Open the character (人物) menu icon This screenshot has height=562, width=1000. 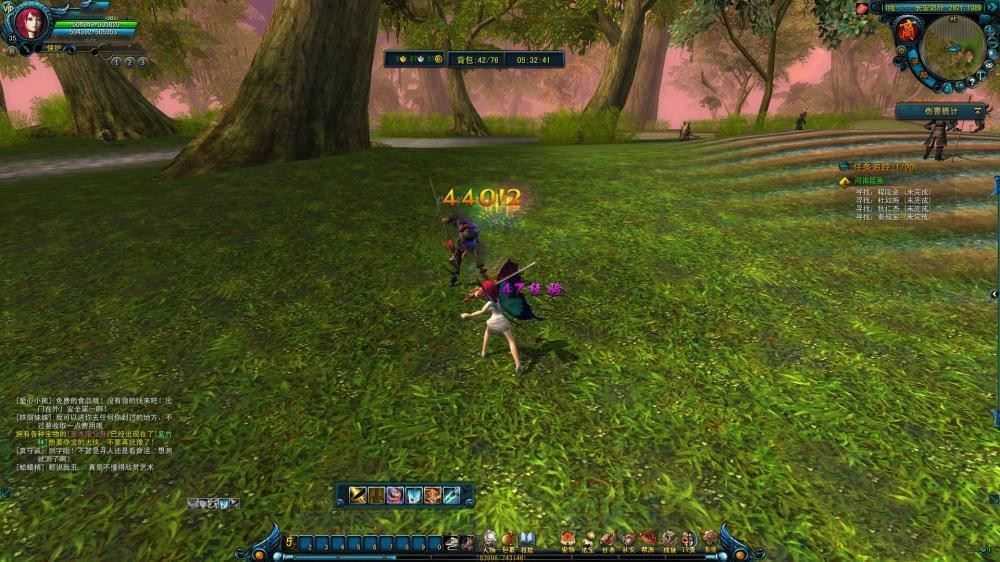pos(489,540)
